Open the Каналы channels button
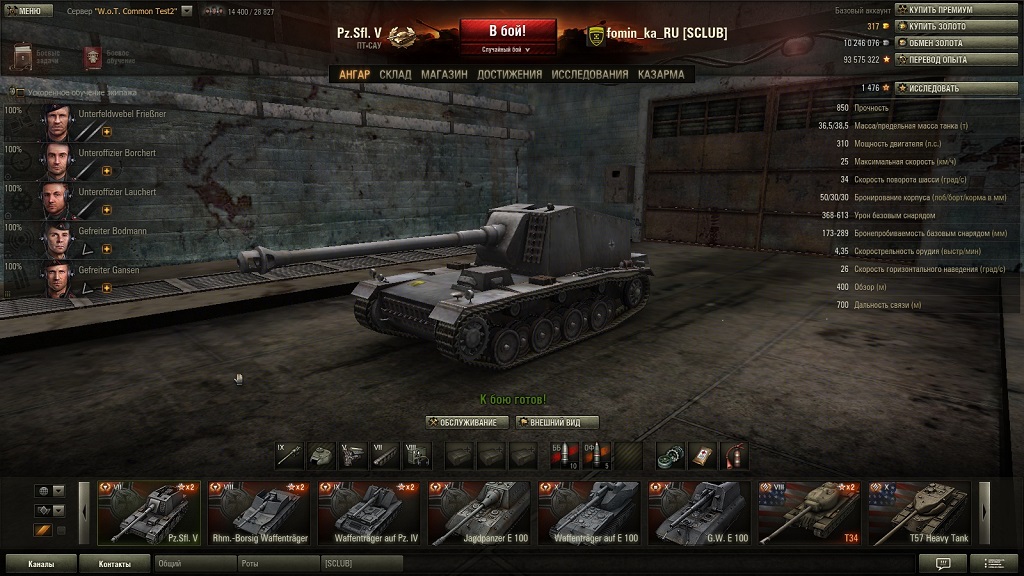Viewport: 1024px width, 576px height. (41, 564)
